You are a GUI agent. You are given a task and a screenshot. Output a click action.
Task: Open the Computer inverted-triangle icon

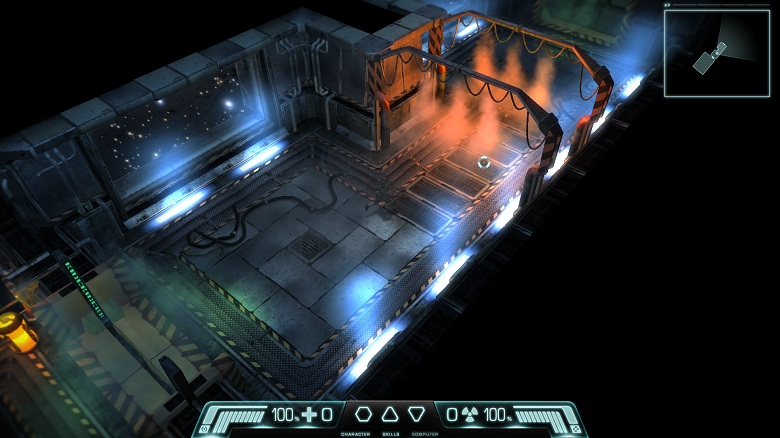[416, 414]
